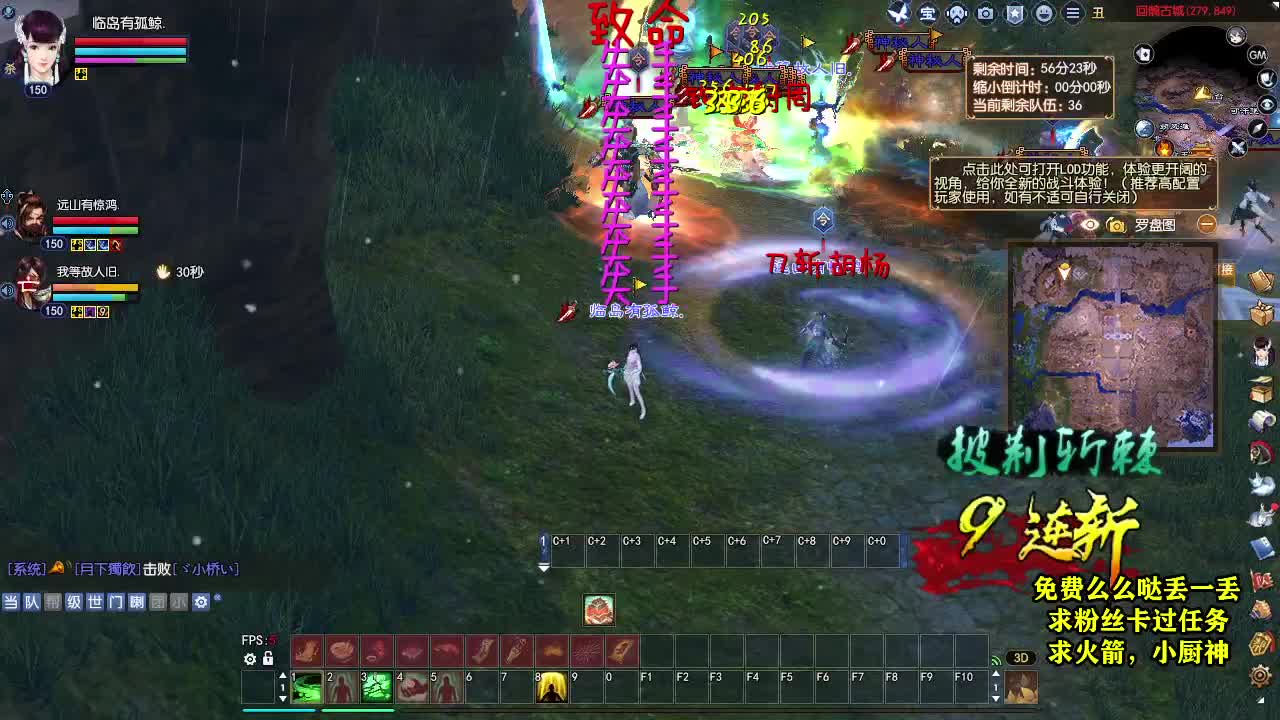Switch to the 世 world chat tab
The width and height of the screenshot is (1280, 720).
(x=95, y=602)
